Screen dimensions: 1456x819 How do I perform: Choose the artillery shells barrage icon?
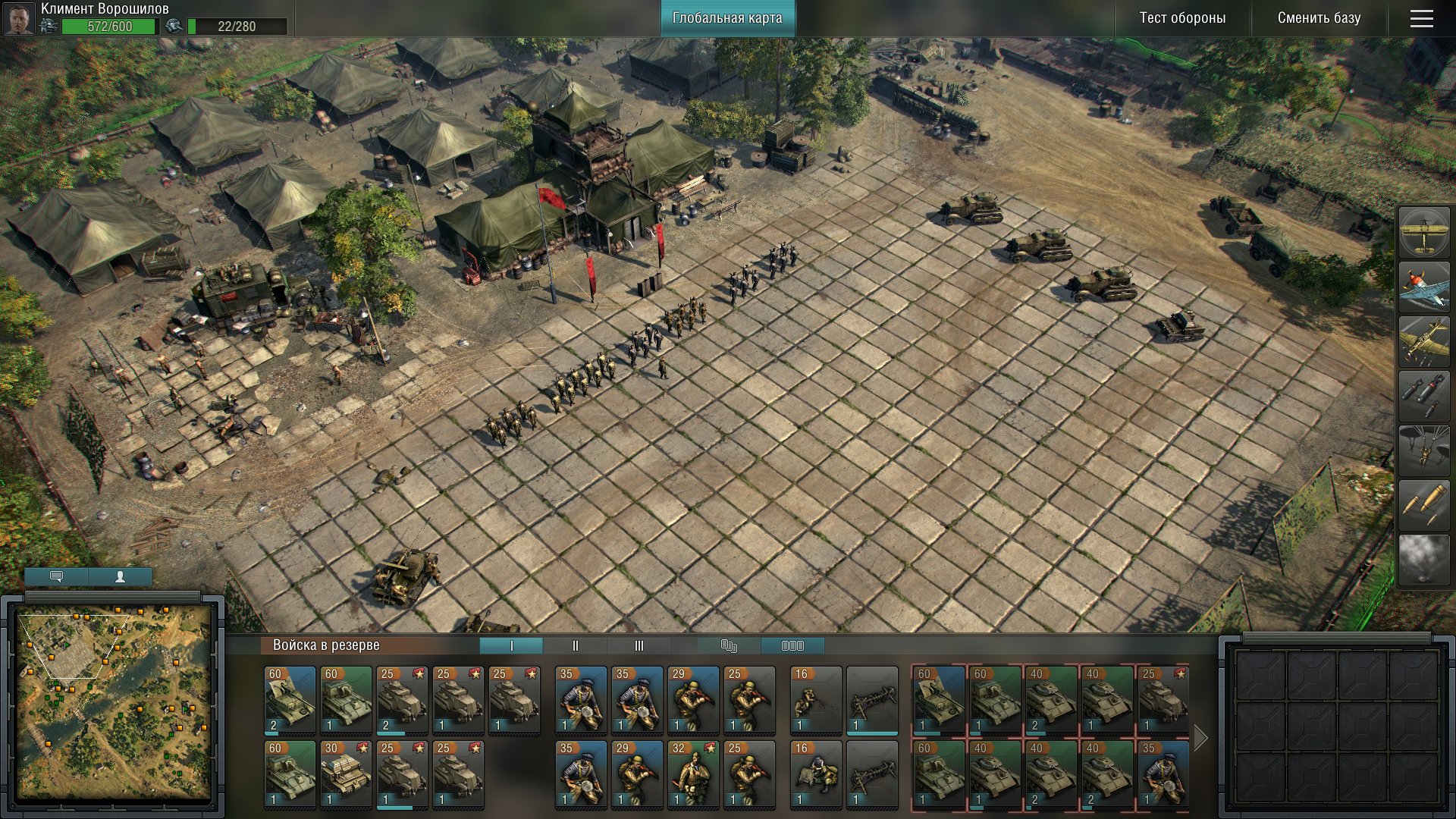(x=1423, y=505)
